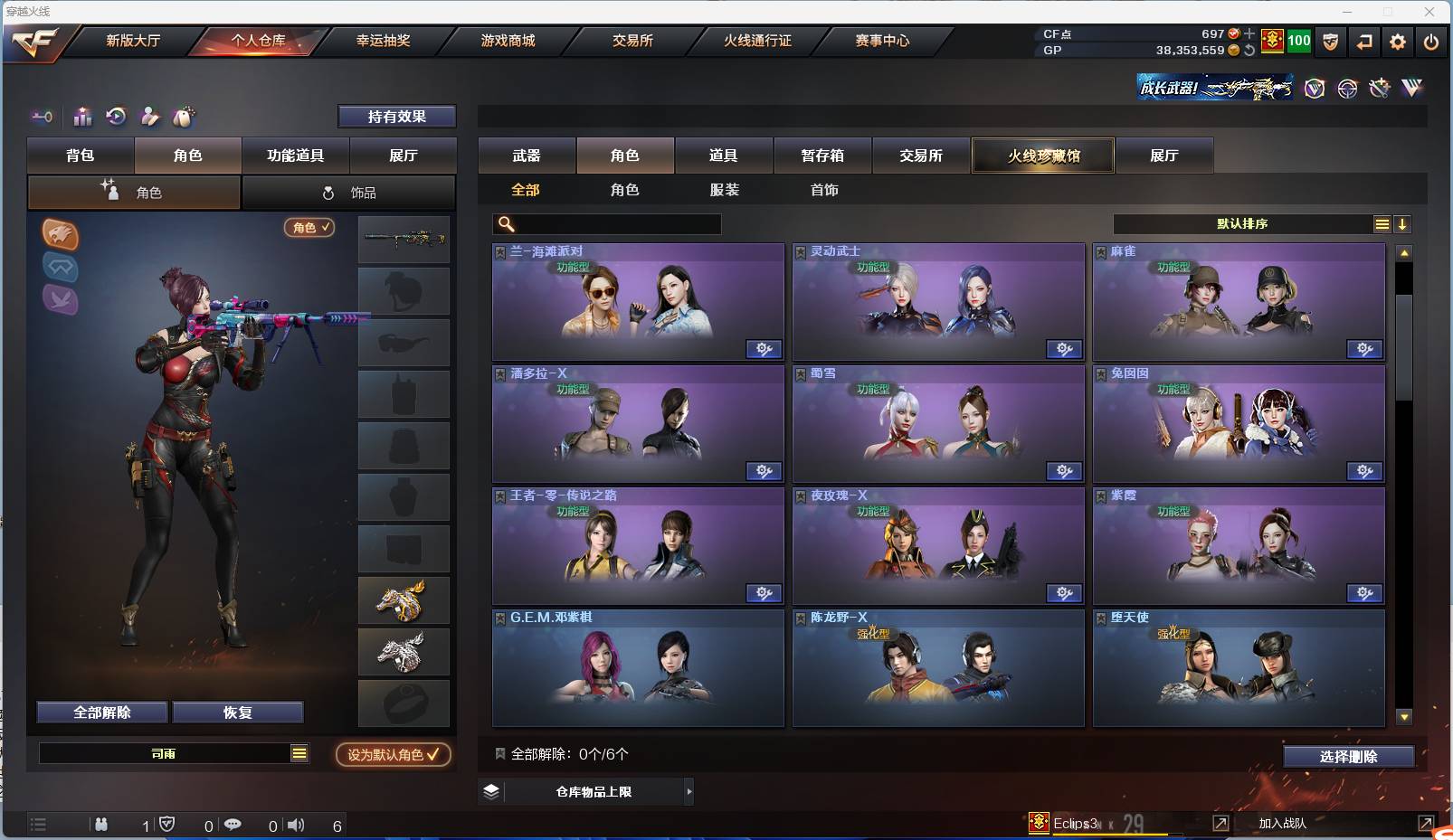Select the orange wolf badge on the left sidebar
The height and width of the screenshot is (840, 1453).
click(x=60, y=236)
